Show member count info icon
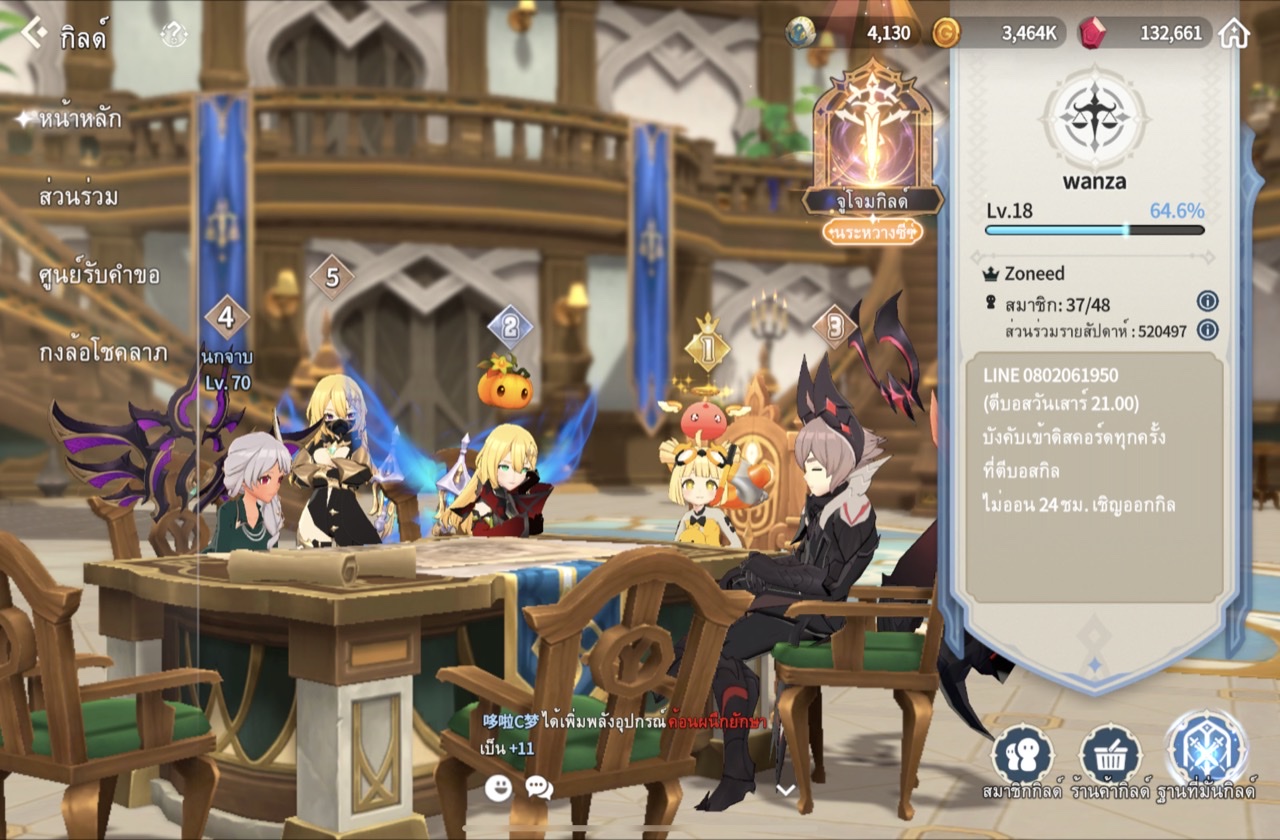This screenshot has width=1280, height=840. point(1207,301)
